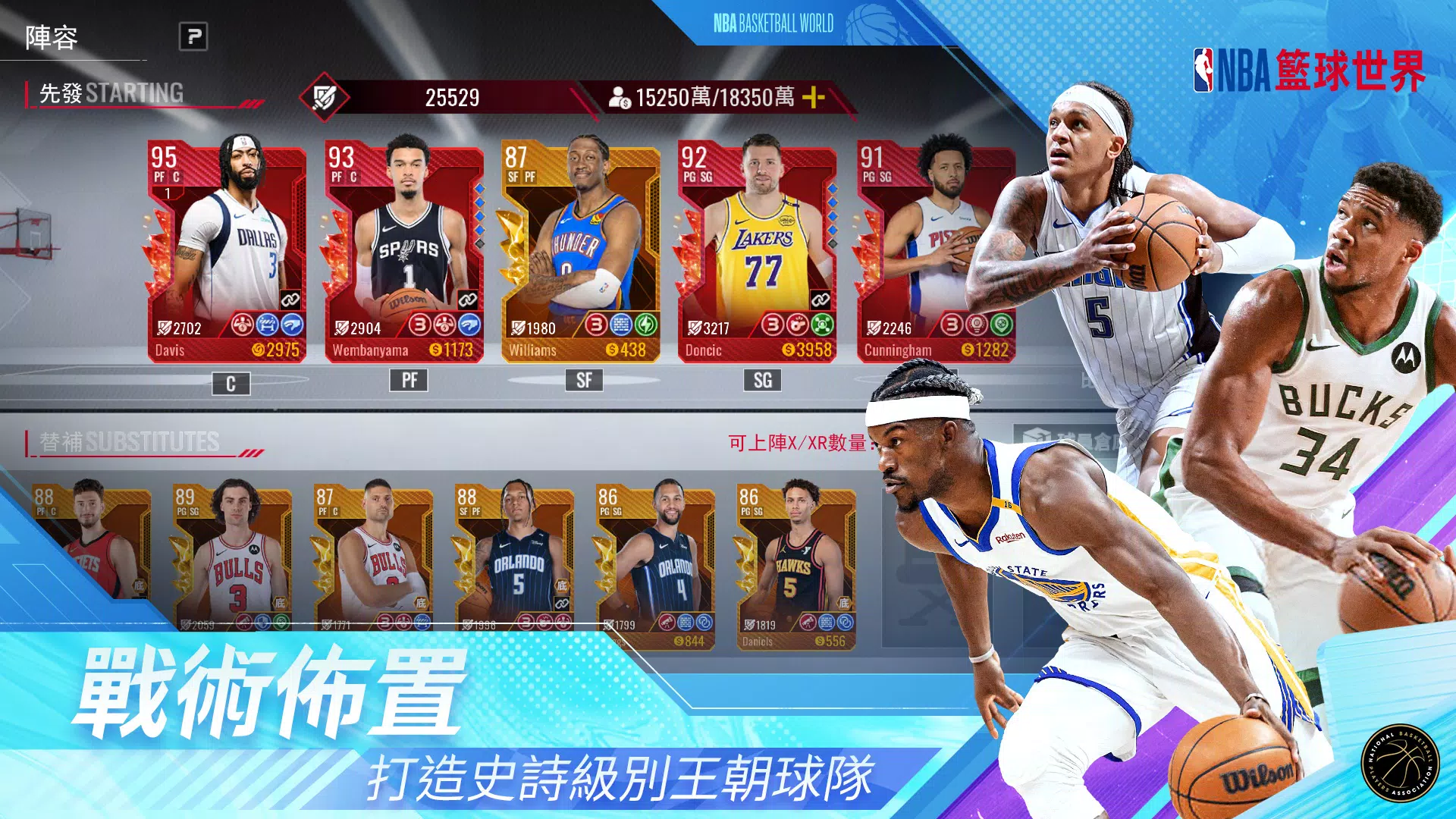Select the green energy skill icon on Williams's card
This screenshot has height=819, width=1456.
click(x=645, y=326)
